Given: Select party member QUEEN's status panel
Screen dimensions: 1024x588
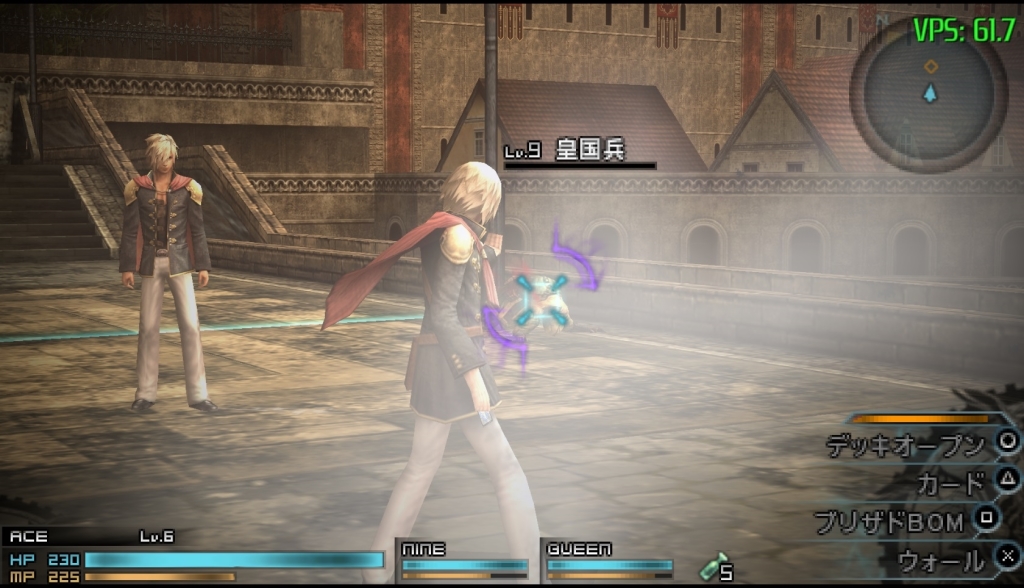Looking at the screenshot, I should point(608,561).
